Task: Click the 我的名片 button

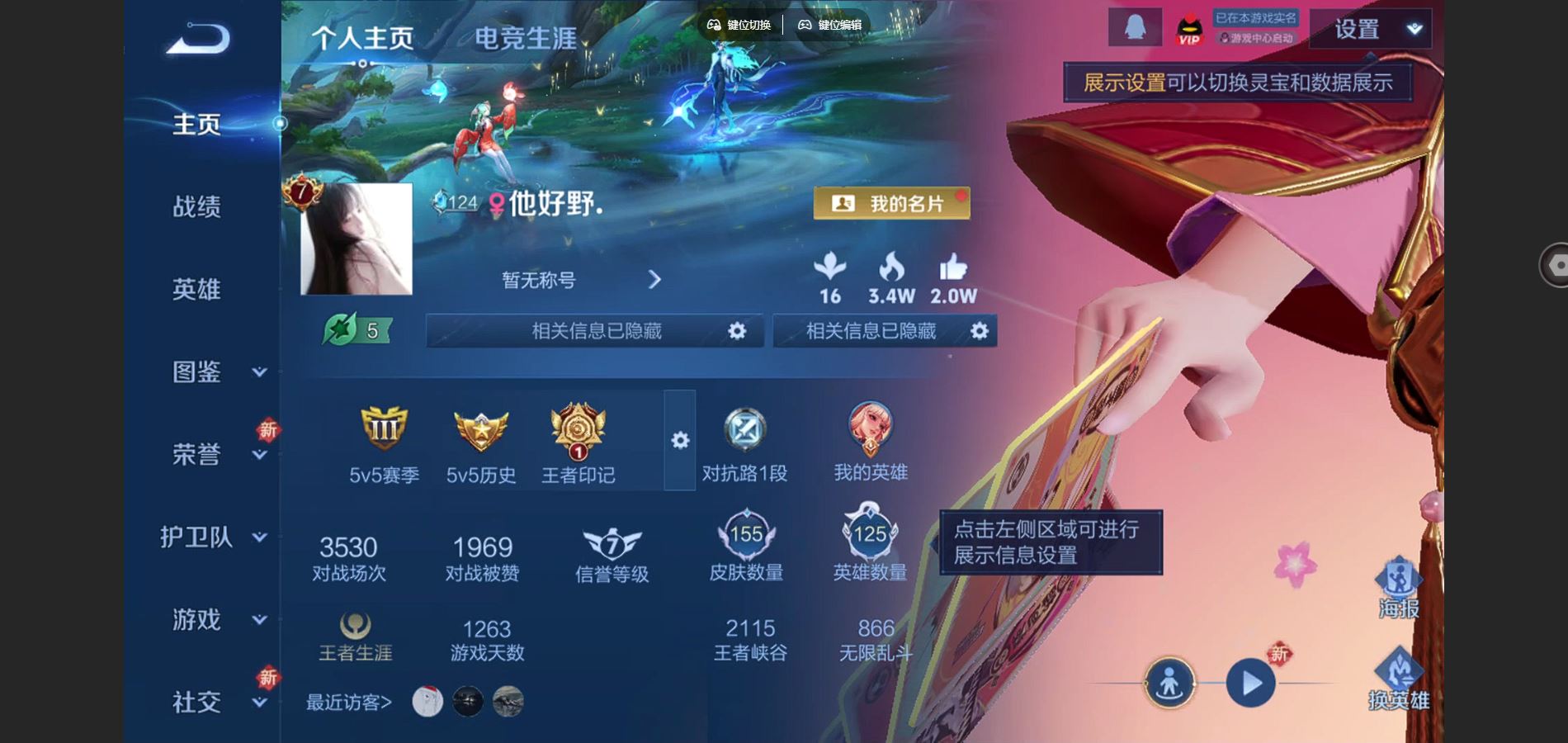Action: [893, 202]
